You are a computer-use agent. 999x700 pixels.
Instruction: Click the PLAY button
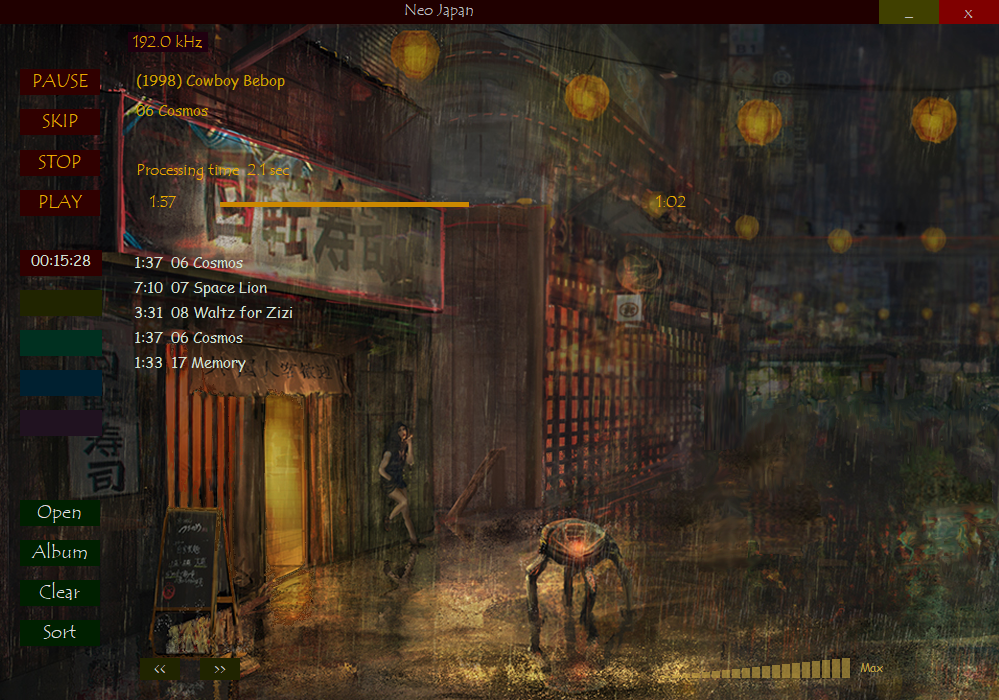(x=60, y=202)
